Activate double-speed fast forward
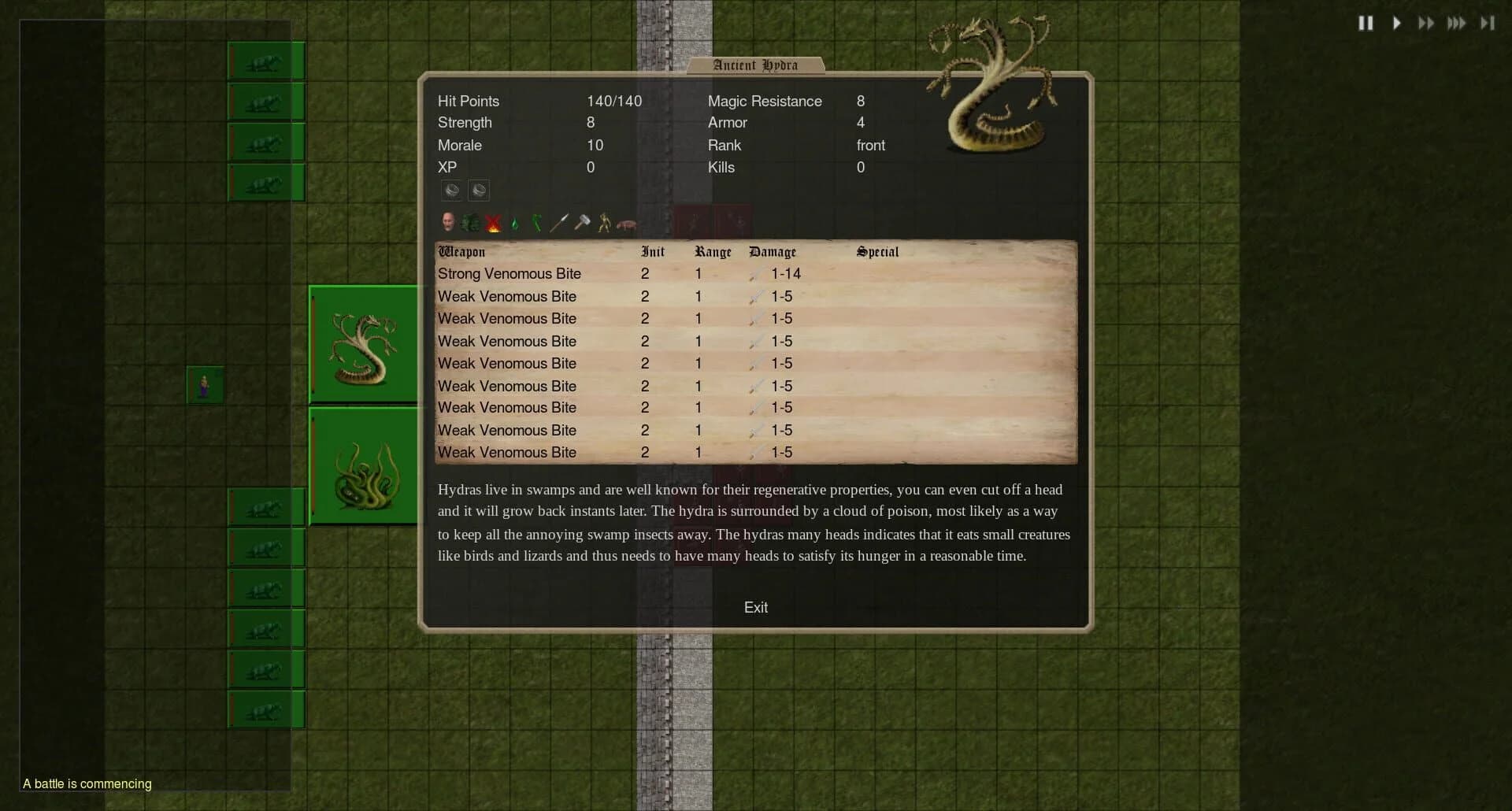This screenshot has height=811, width=1512. coord(1427,23)
